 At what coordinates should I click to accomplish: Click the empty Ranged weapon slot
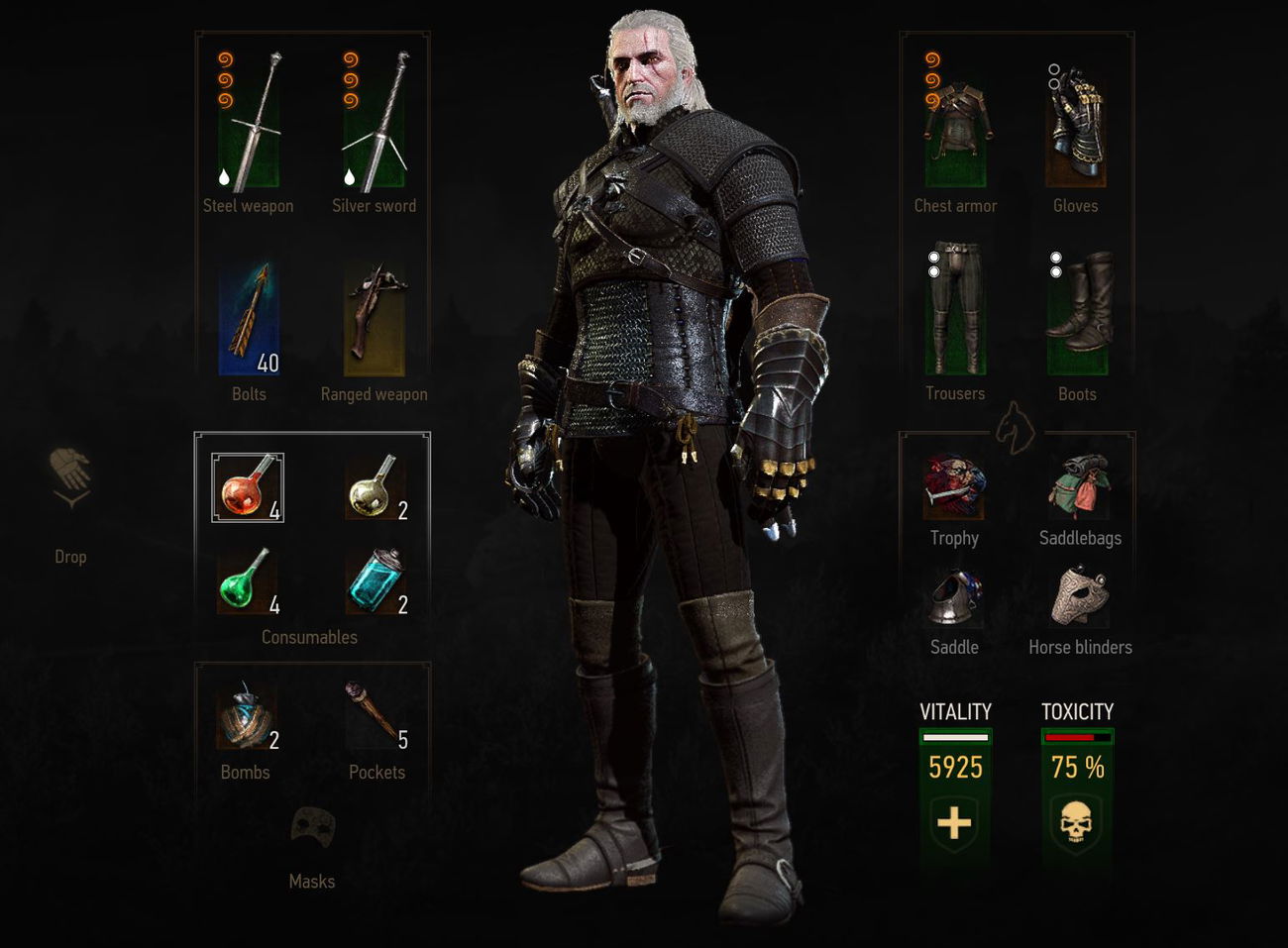[x=374, y=315]
